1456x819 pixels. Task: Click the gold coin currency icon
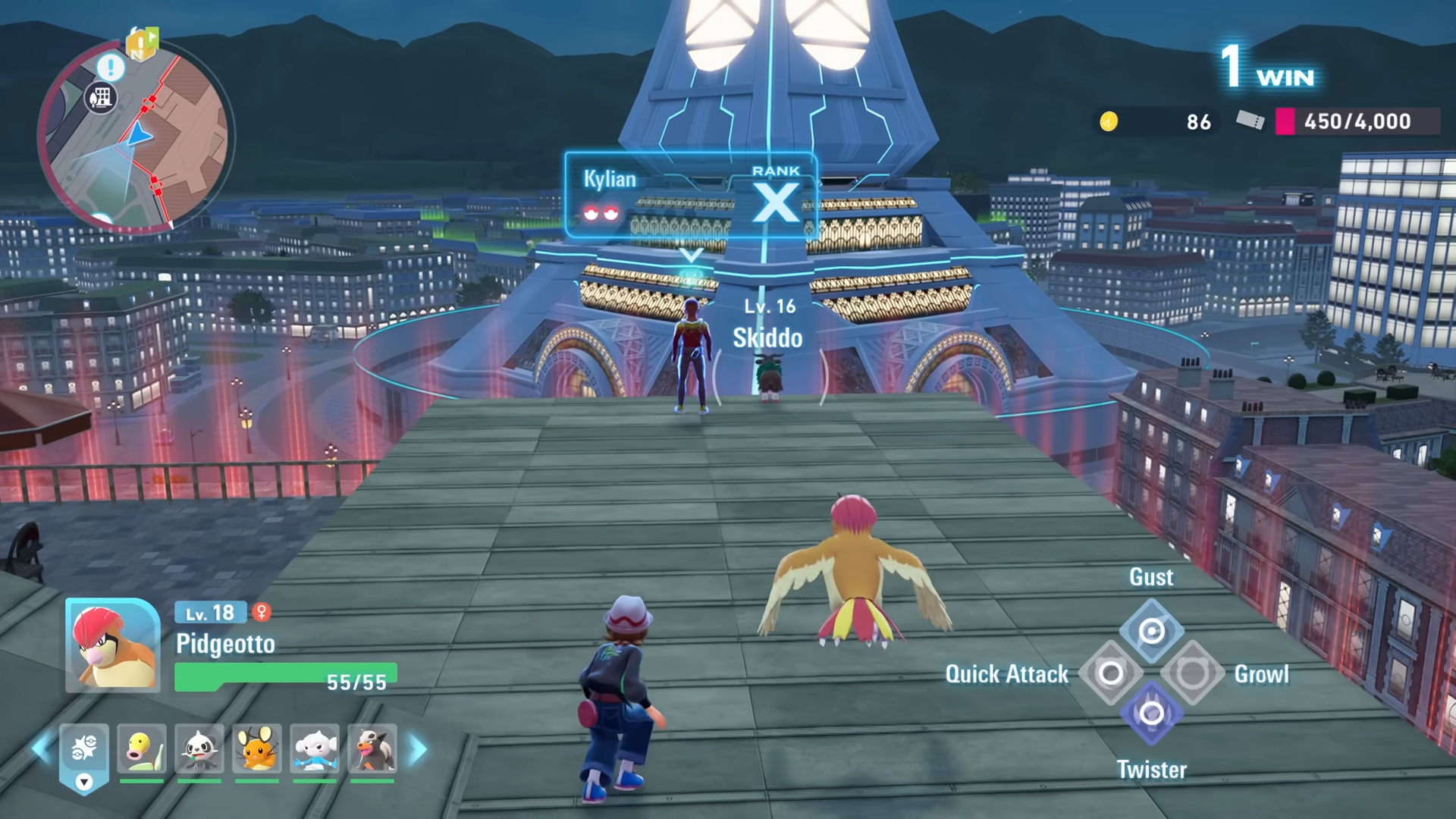1107,121
